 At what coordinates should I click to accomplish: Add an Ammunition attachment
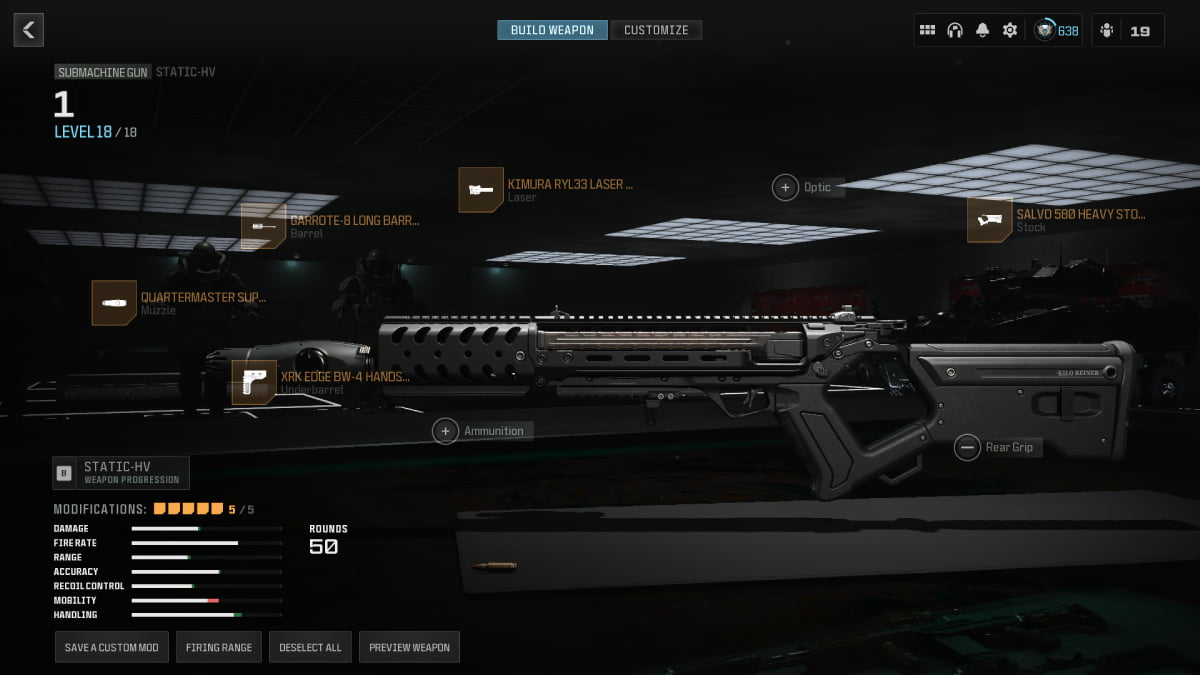click(446, 431)
